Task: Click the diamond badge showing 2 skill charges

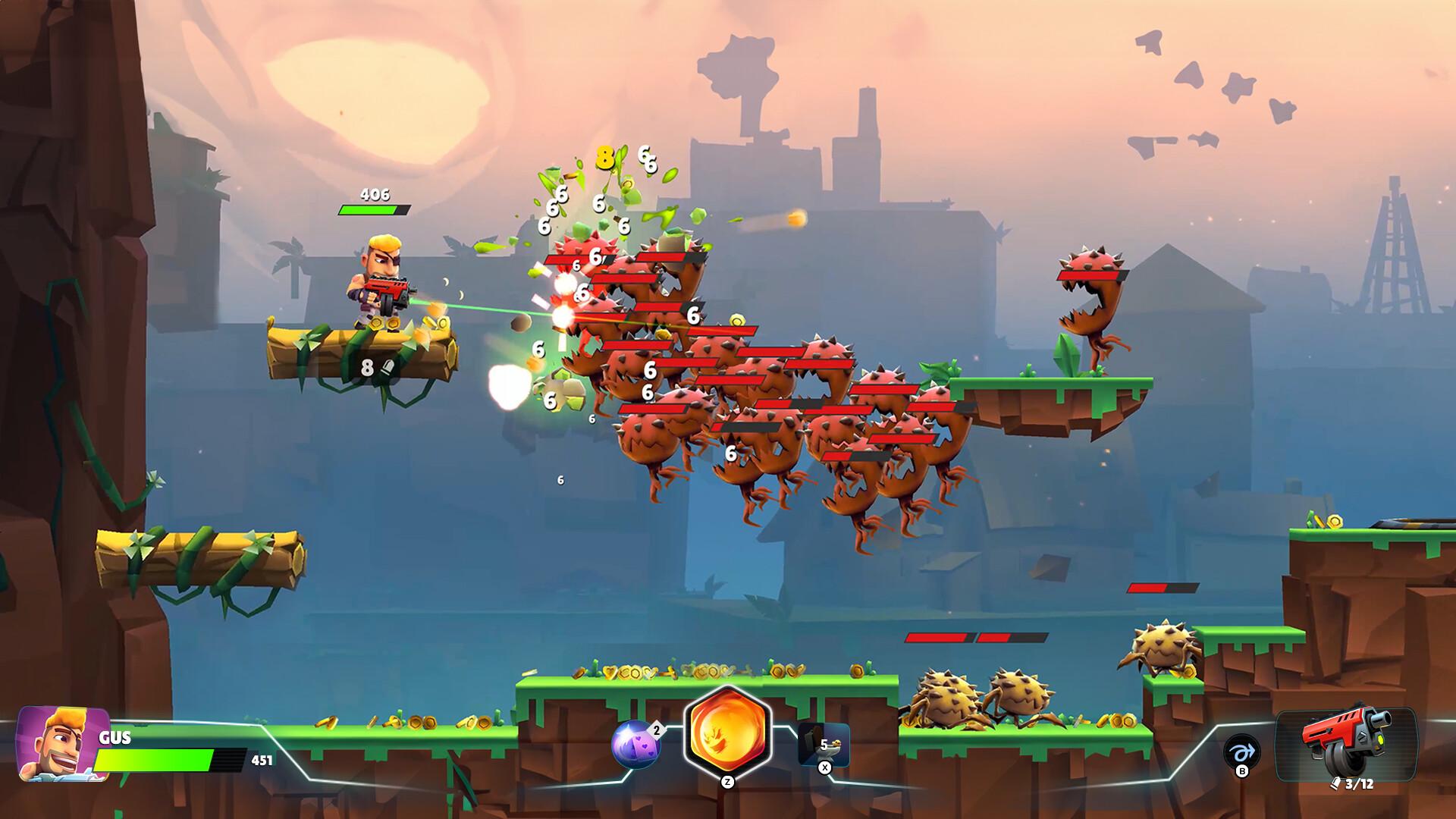Action: coord(656,730)
